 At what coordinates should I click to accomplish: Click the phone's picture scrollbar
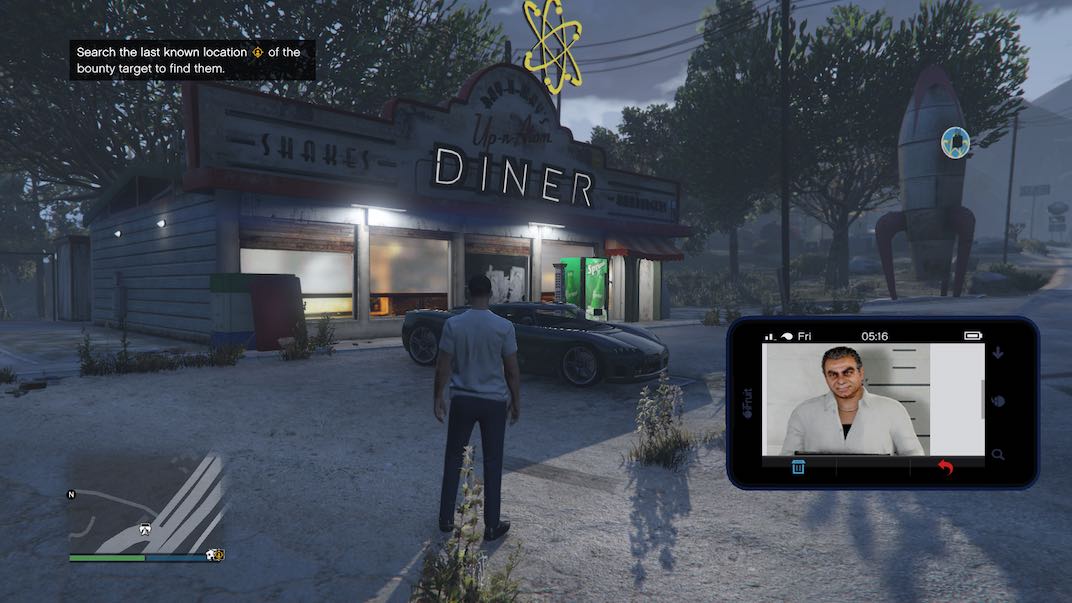tap(984, 400)
